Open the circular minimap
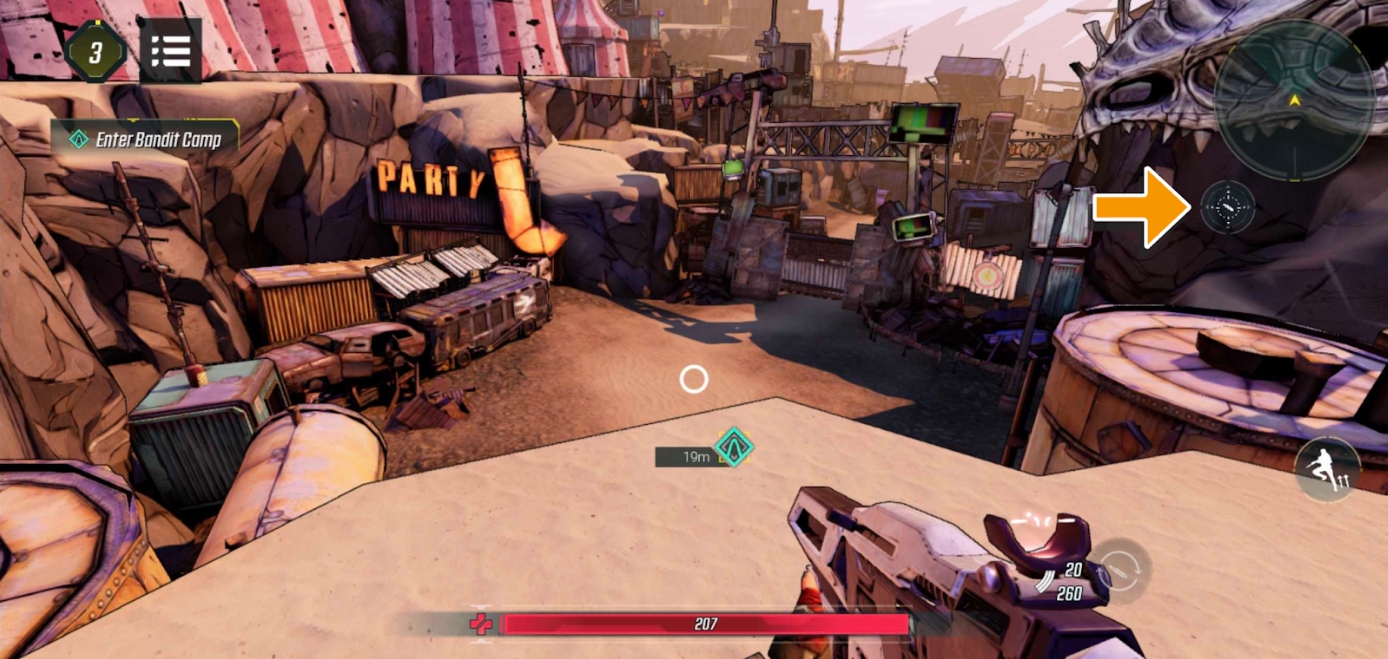Viewport: 1388px width, 659px height. (1294, 100)
